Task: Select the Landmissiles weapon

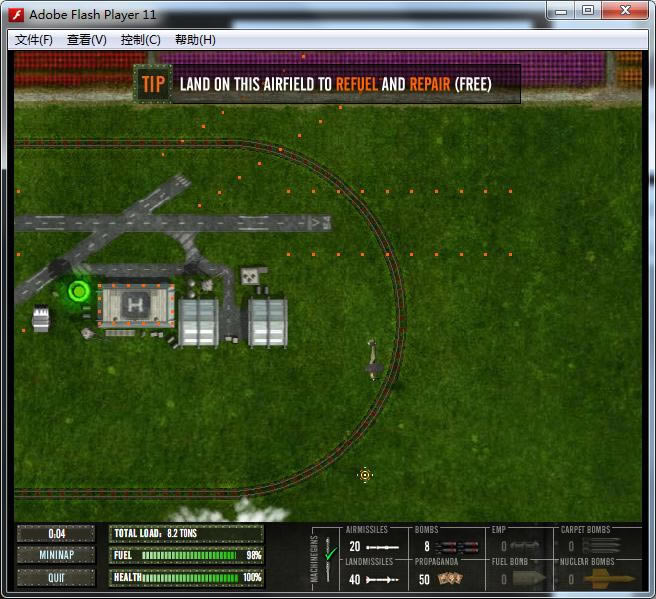Action: (373, 579)
